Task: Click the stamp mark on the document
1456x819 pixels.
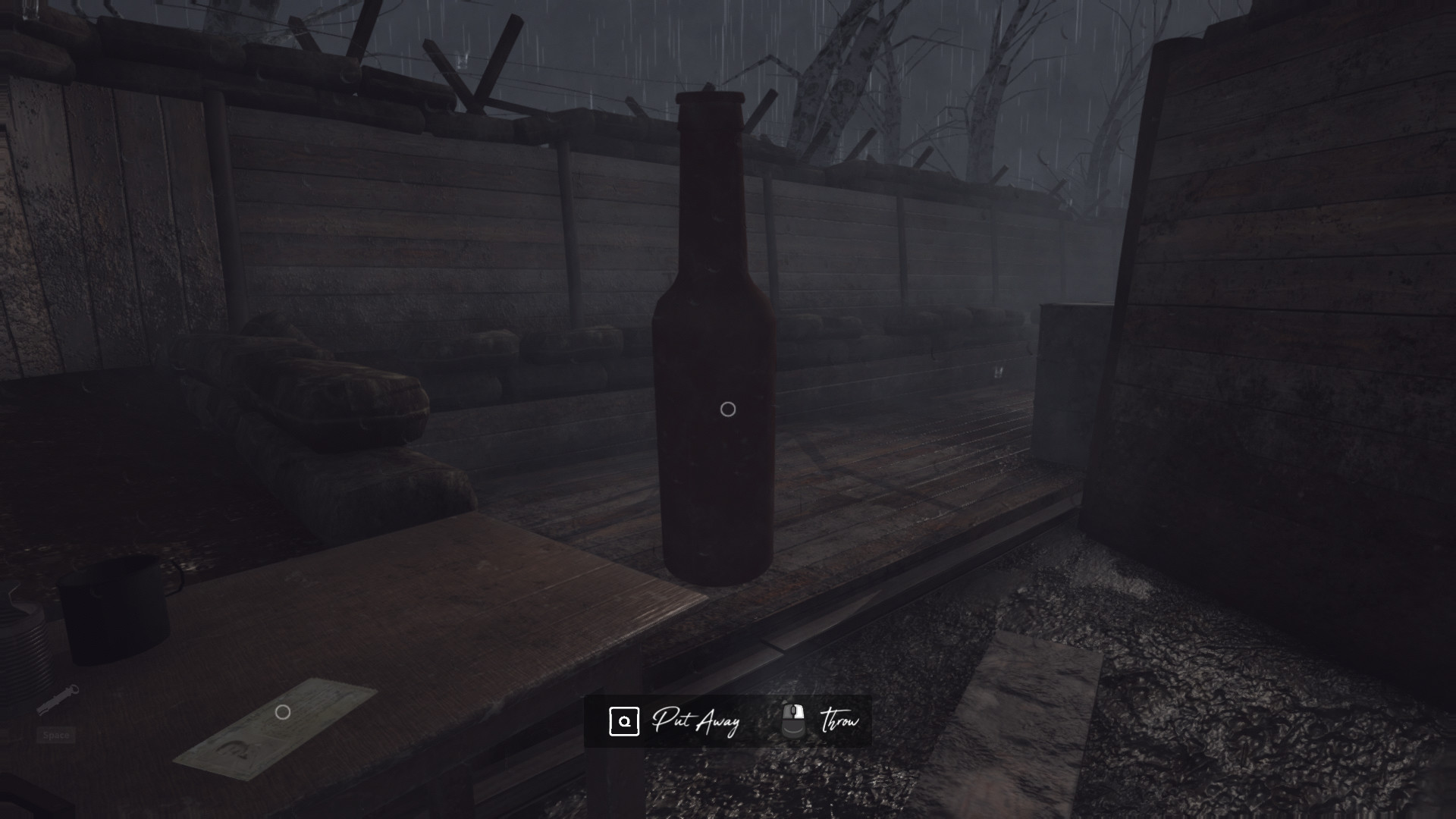Action: [234, 750]
